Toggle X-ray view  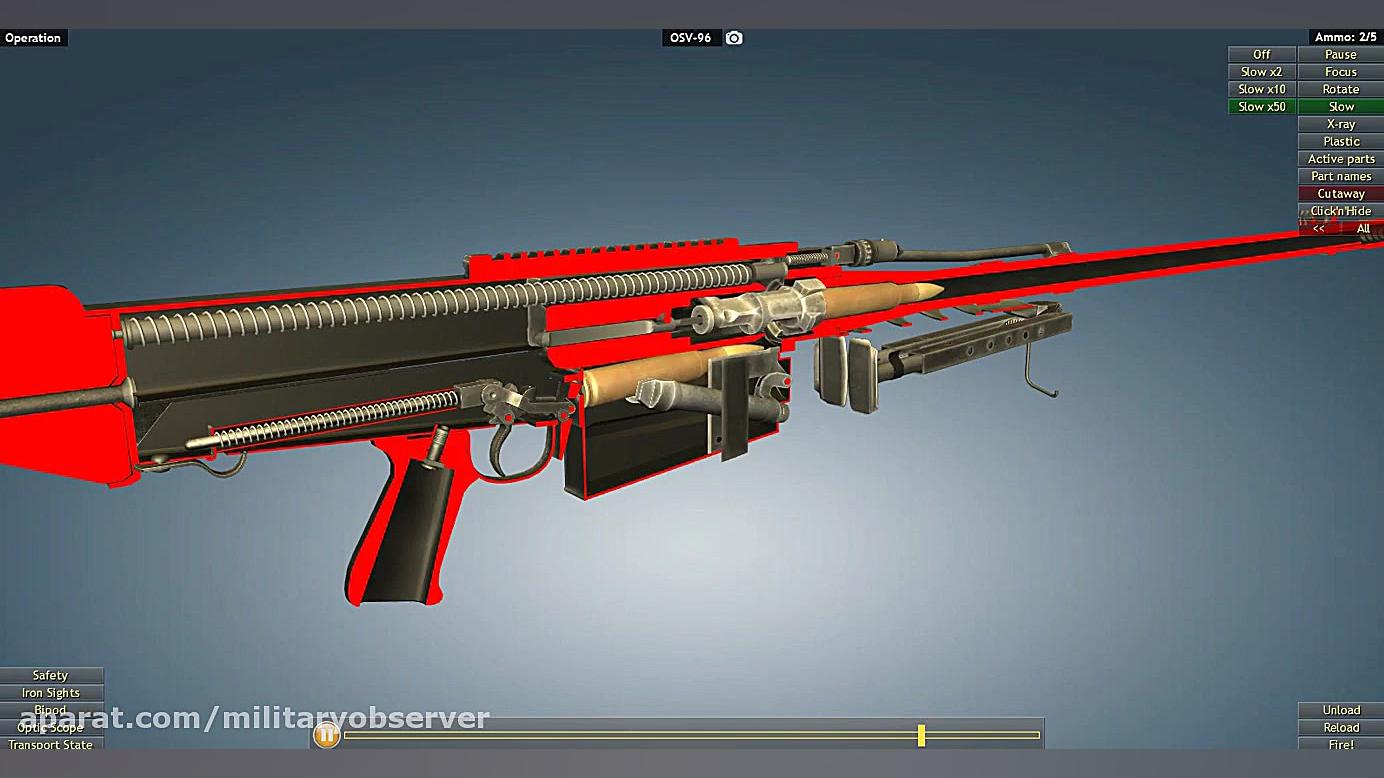[1340, 124]
